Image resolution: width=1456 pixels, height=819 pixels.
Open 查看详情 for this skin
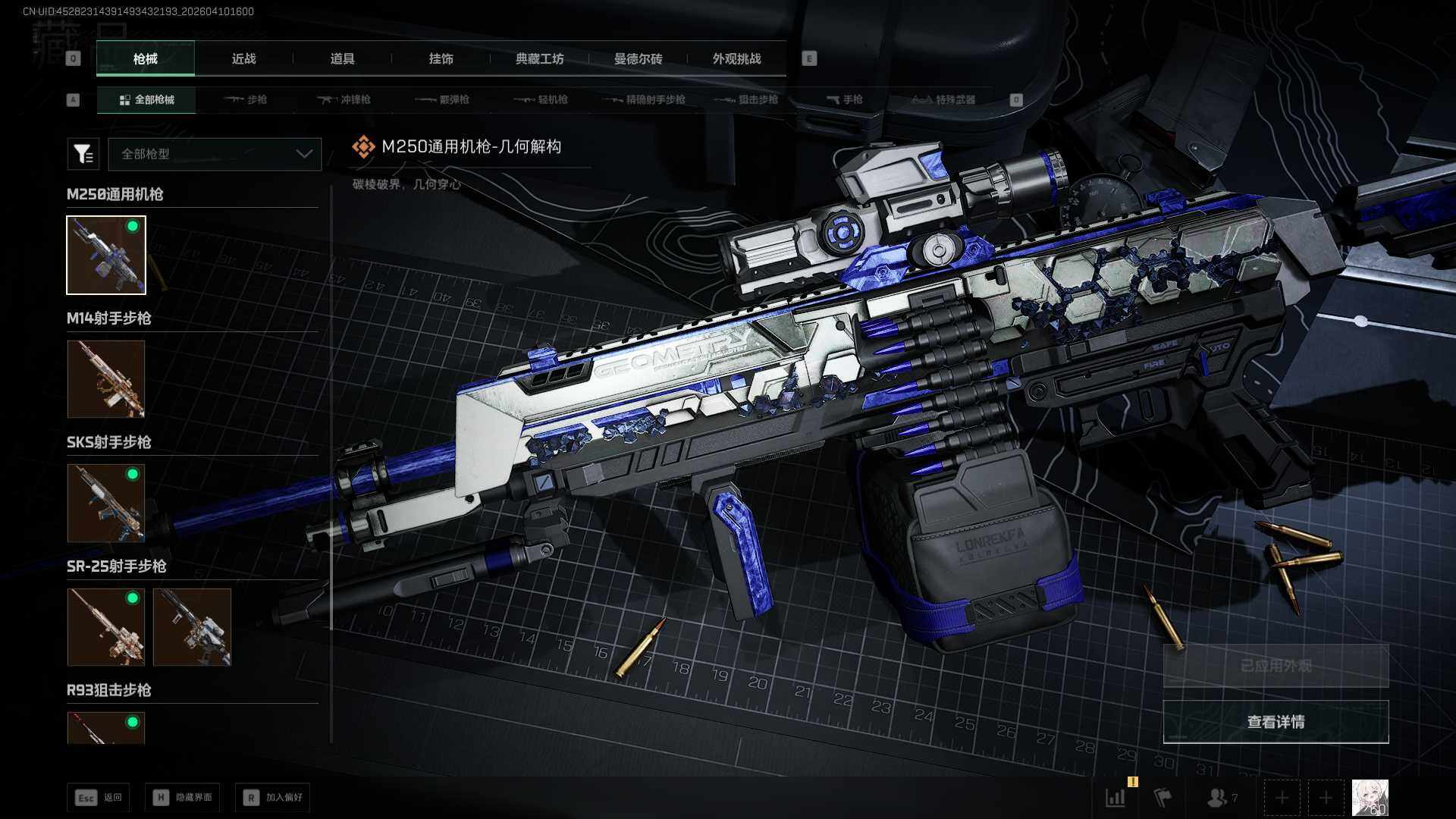1276,722
